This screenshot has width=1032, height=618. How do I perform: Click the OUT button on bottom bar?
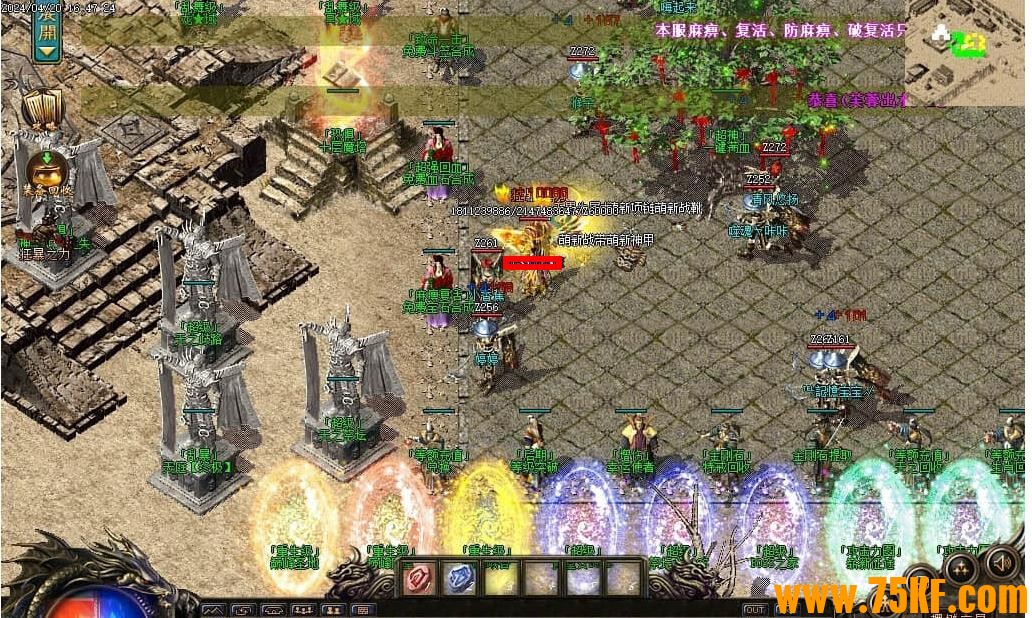(x=755, y=609)
